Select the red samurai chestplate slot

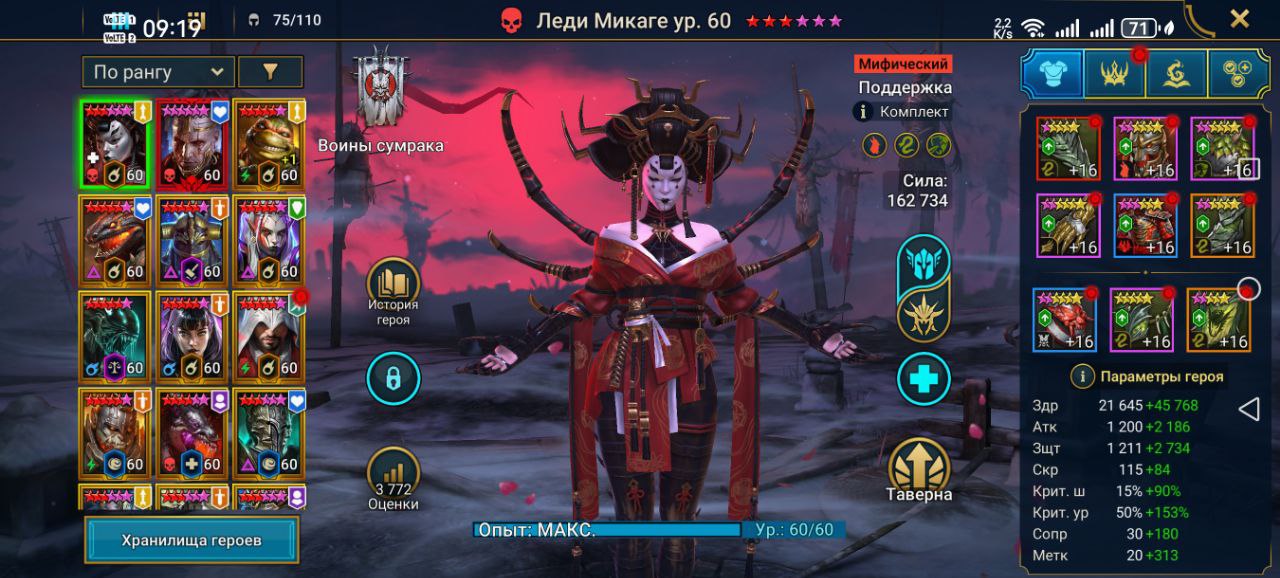click(x=1145, y=225)
